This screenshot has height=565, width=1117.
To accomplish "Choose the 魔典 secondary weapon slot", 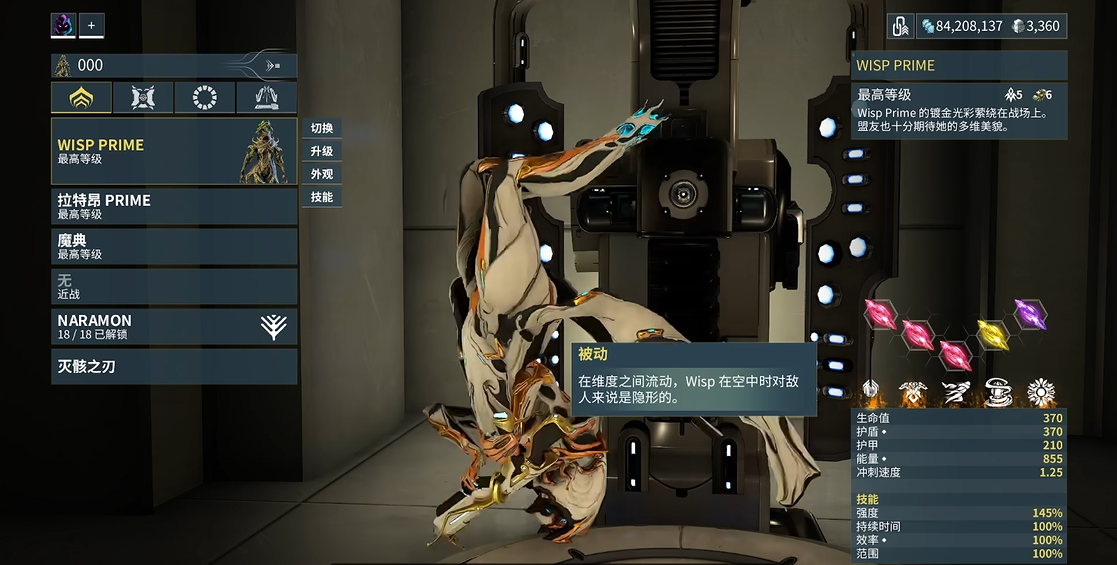I will pos(174,246).
